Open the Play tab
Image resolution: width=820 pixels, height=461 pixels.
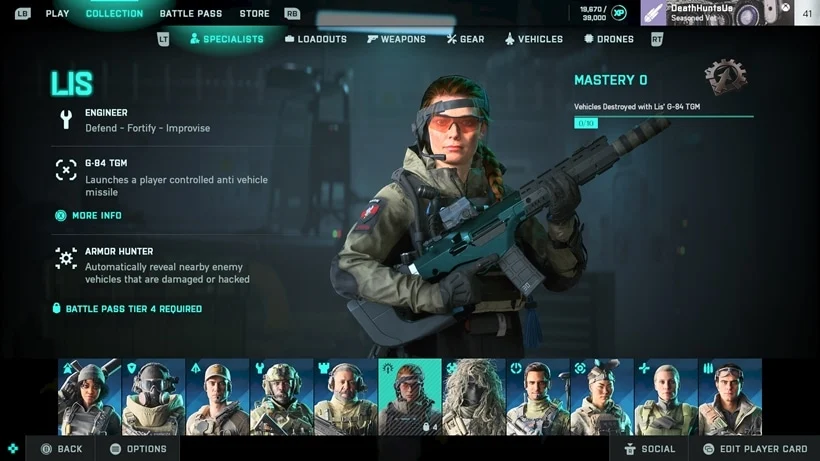pyautogui.click(x=57, y=14)
